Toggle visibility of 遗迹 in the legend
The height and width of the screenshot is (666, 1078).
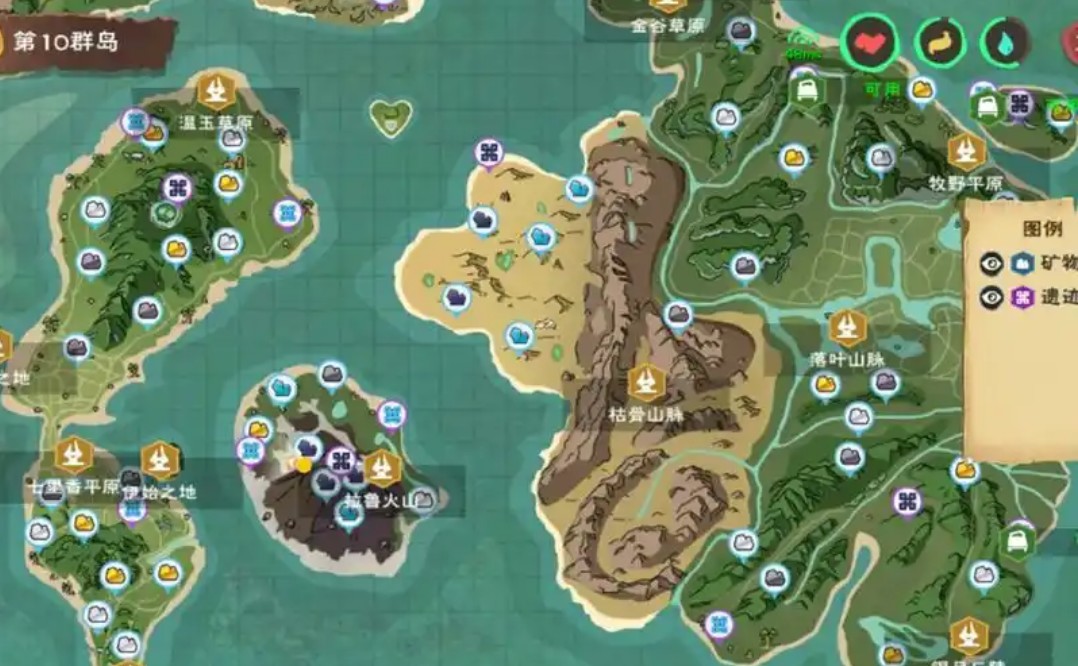click(991, 297)
